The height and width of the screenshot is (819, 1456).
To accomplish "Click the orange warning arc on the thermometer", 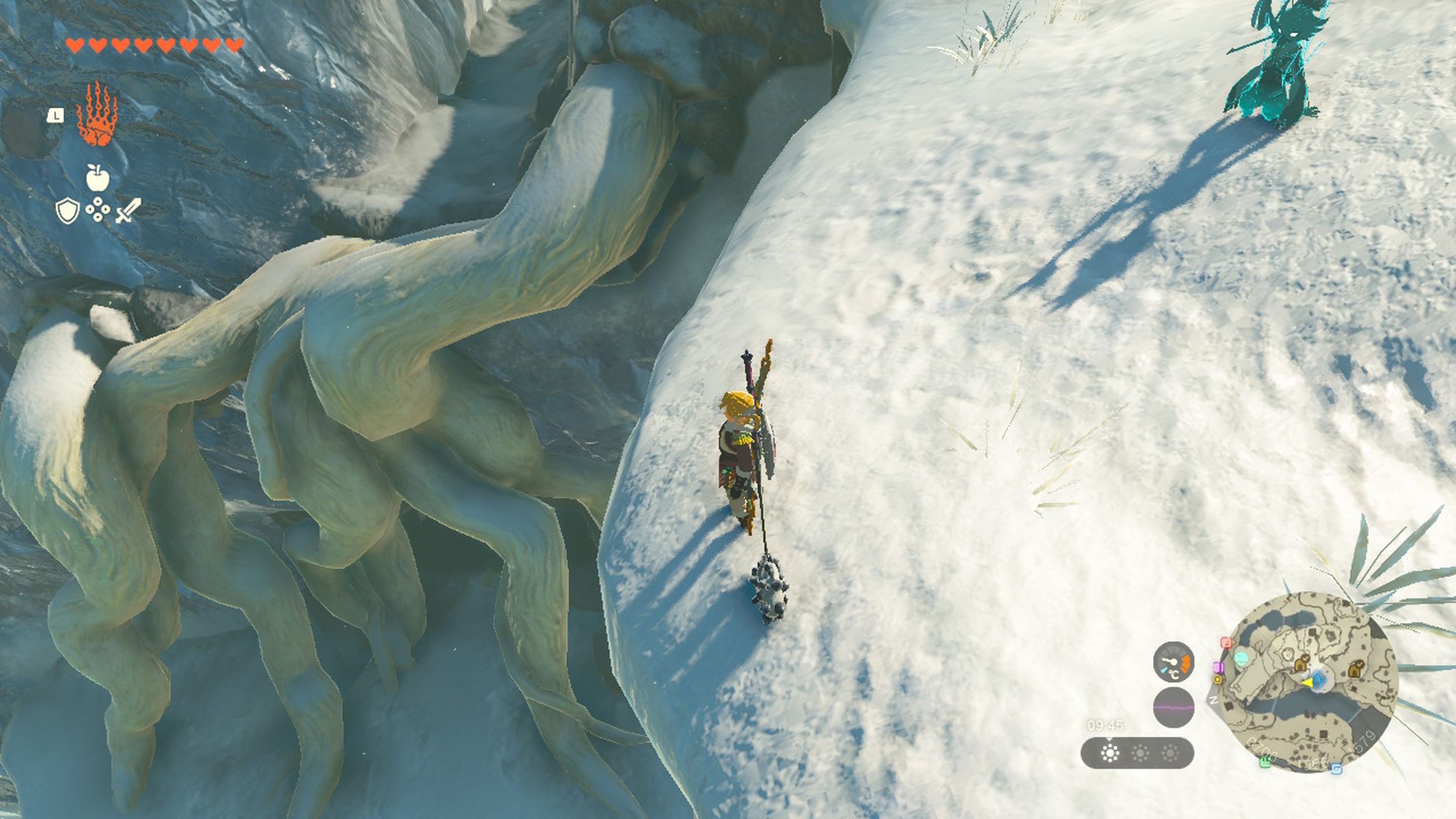I will pyautogui.click(x=1186, y=664).
